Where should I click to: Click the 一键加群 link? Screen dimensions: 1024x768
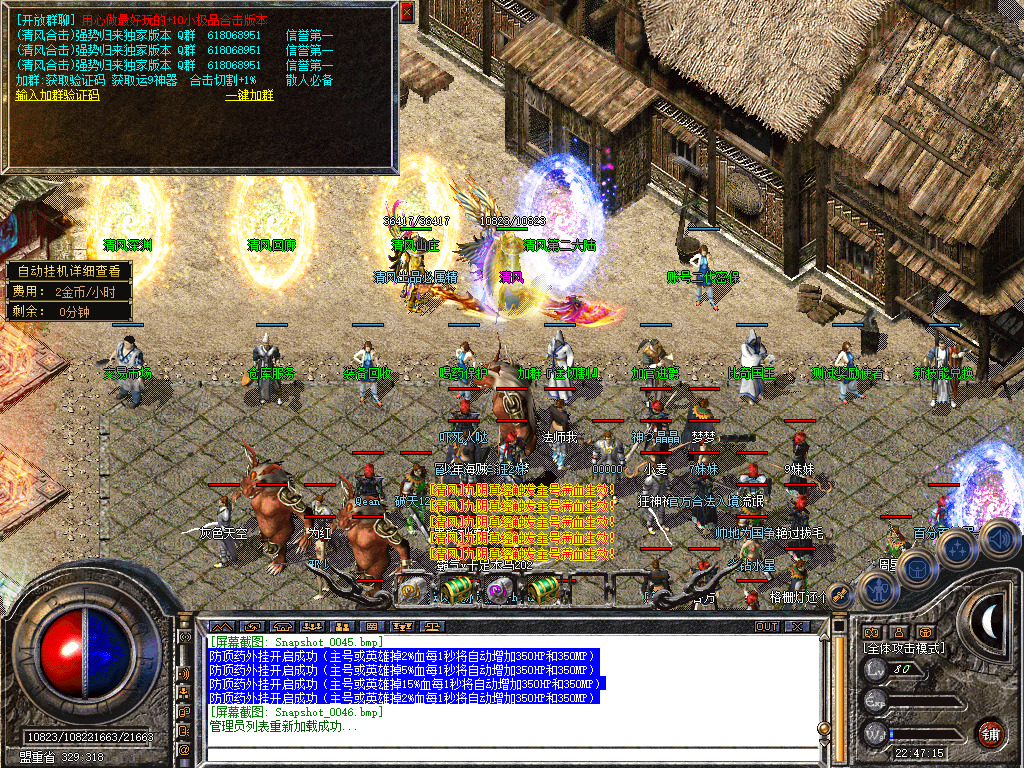pos(249,95)
